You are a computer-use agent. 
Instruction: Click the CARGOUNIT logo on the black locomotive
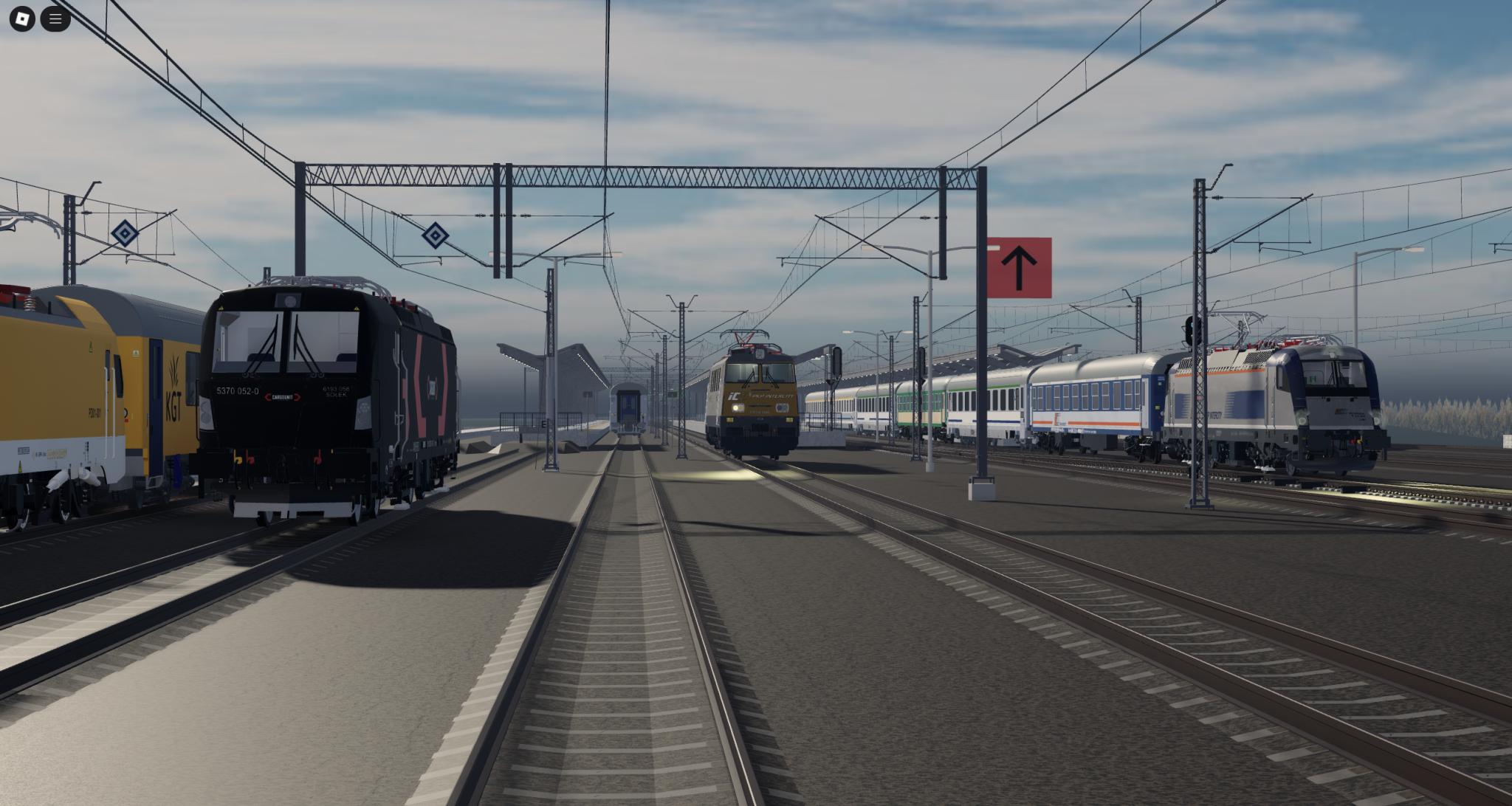pyautogui.click(x=283, y=396)
